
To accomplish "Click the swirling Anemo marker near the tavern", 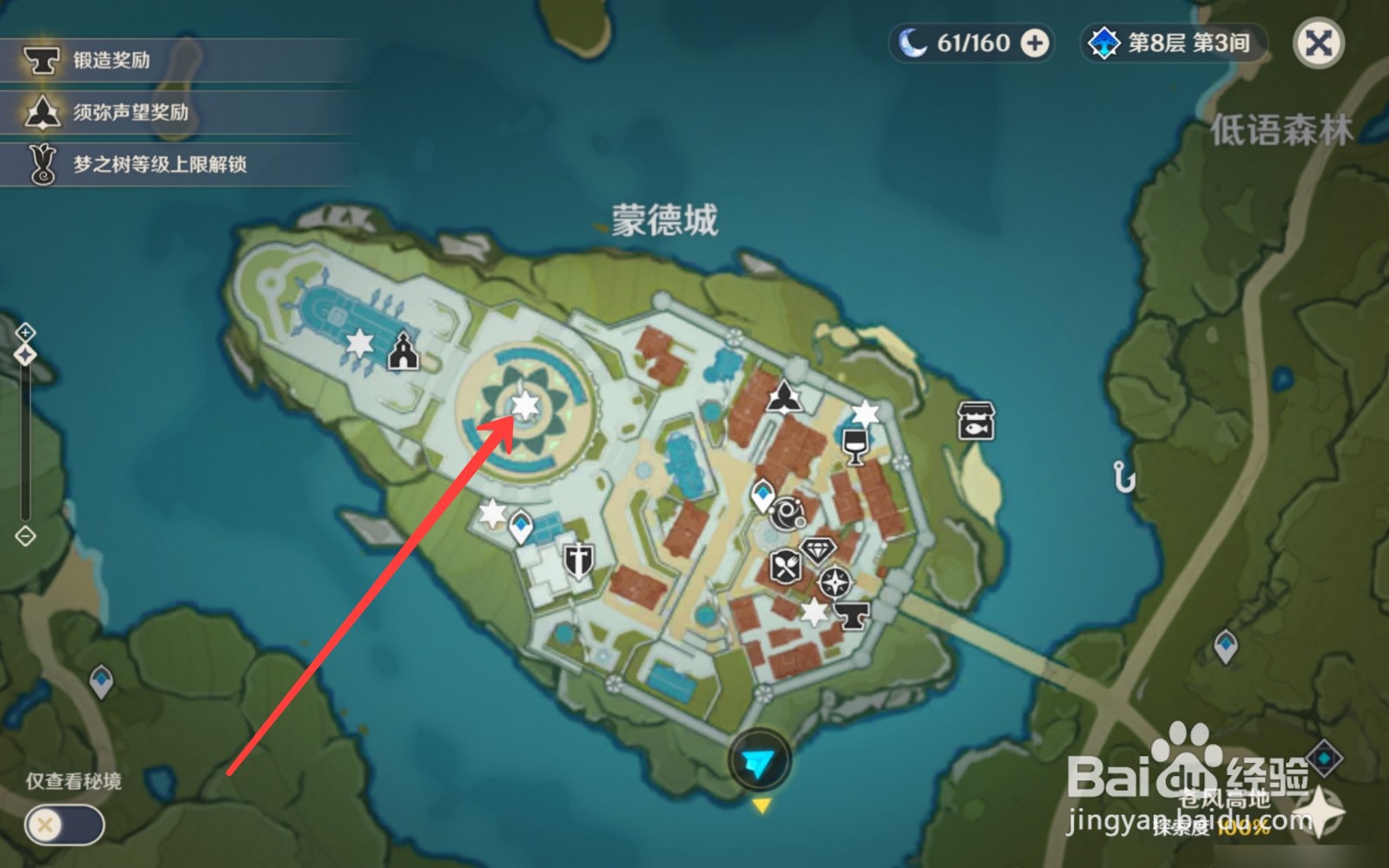I will click(x=786, y=513).
